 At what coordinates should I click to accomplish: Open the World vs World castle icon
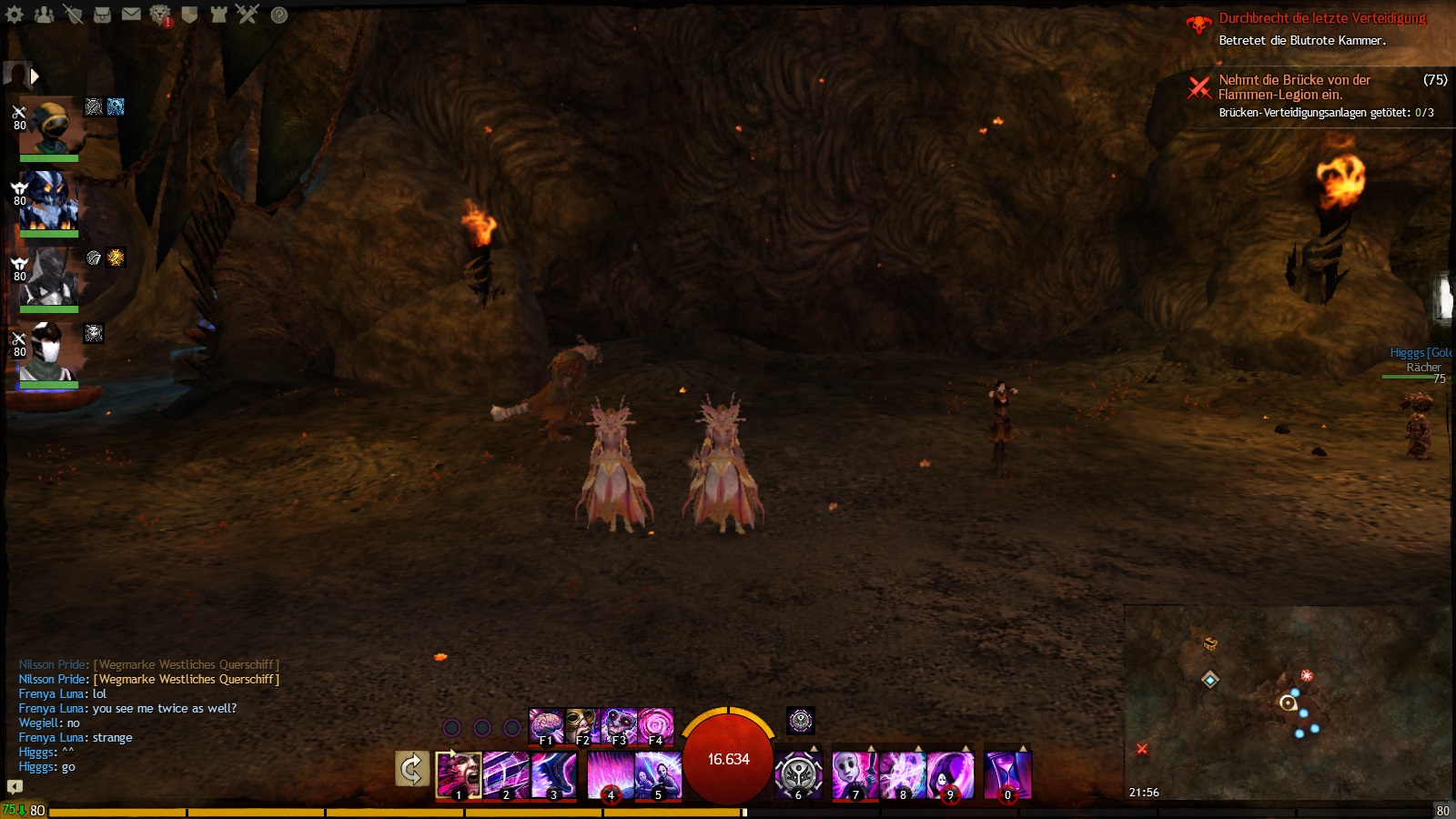point(218,14)
